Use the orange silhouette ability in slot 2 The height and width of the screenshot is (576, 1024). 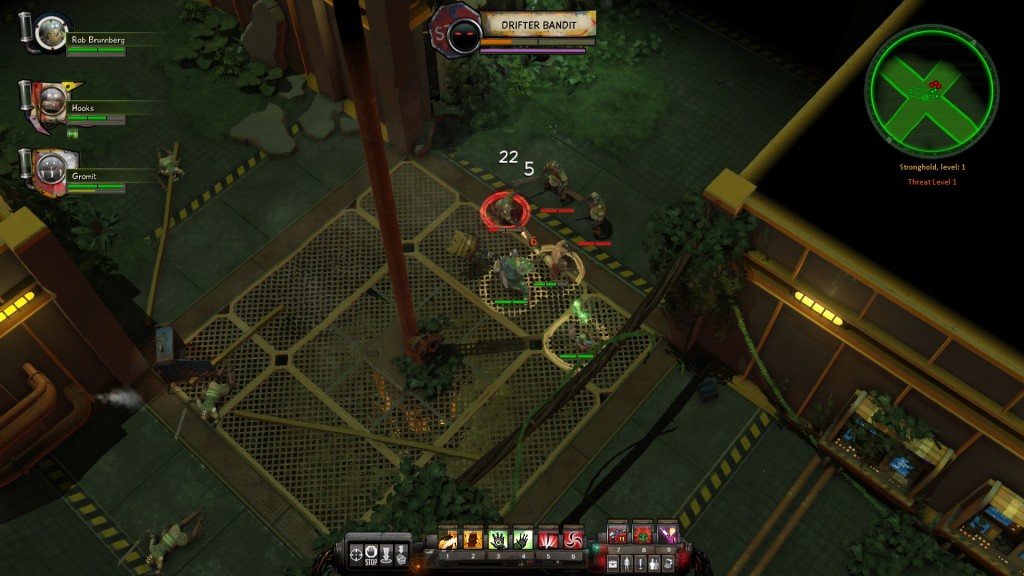pyautogui.click(x=474, y=539)
